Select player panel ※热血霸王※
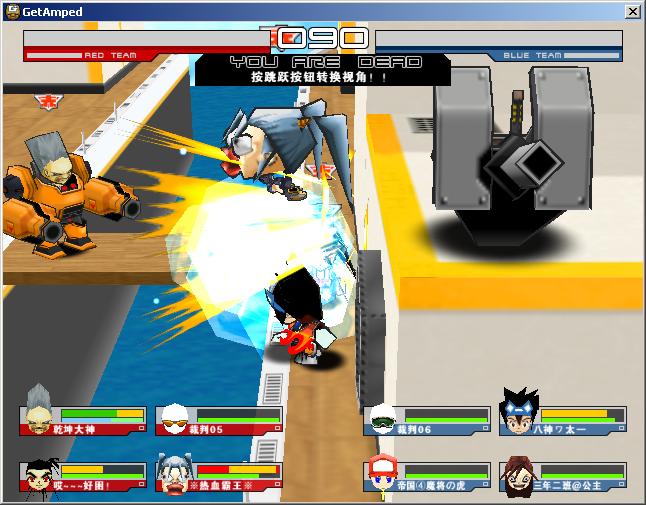This screenshot has width=646, height=505. pyautogui.click(x=219, y=476)
